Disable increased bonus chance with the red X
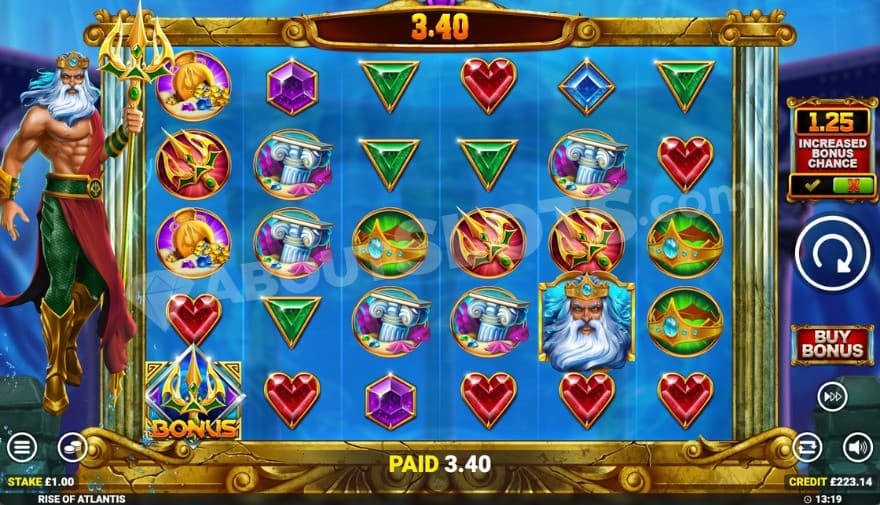The height and width of the screenshot is (505, 880). [852, 185]
